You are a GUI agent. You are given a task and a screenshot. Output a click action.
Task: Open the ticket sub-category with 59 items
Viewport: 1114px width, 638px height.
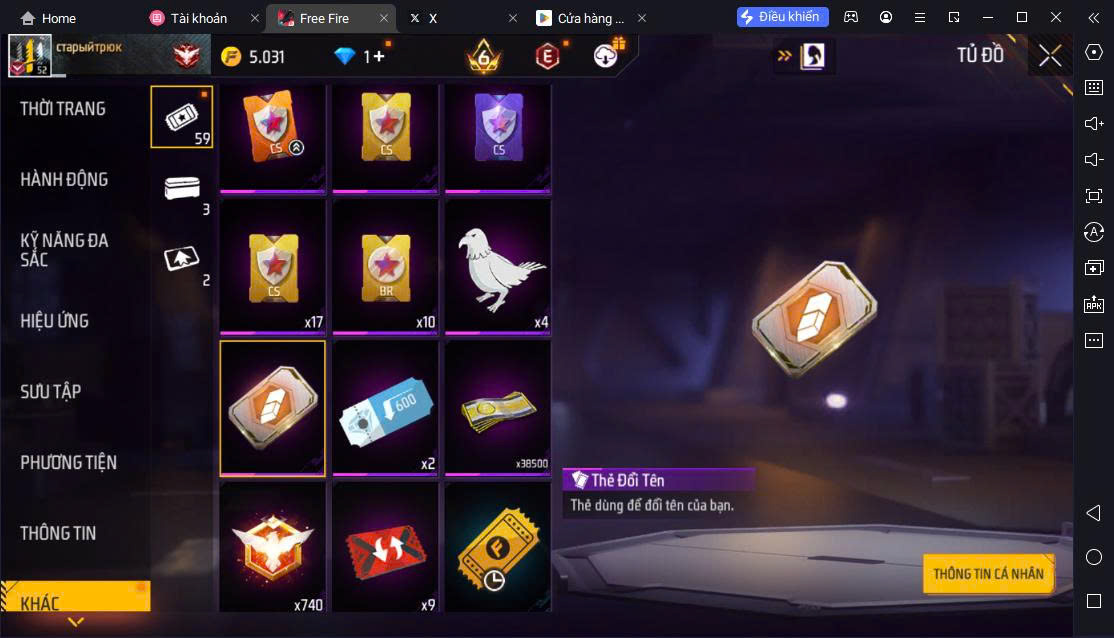click(x=181, y=116)
